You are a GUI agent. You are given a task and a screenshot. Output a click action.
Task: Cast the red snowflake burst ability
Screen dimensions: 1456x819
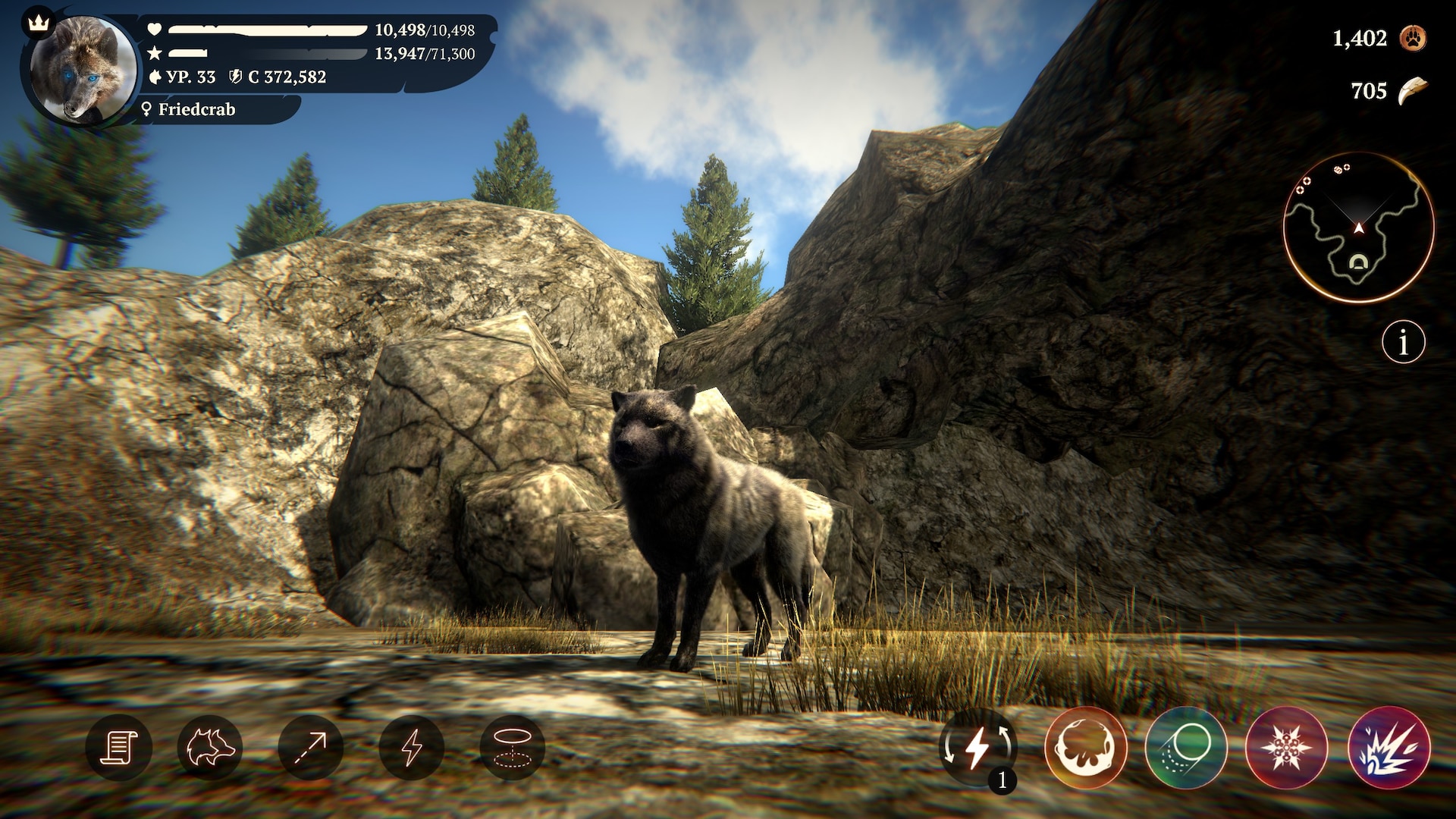(x=1287, y=748)
